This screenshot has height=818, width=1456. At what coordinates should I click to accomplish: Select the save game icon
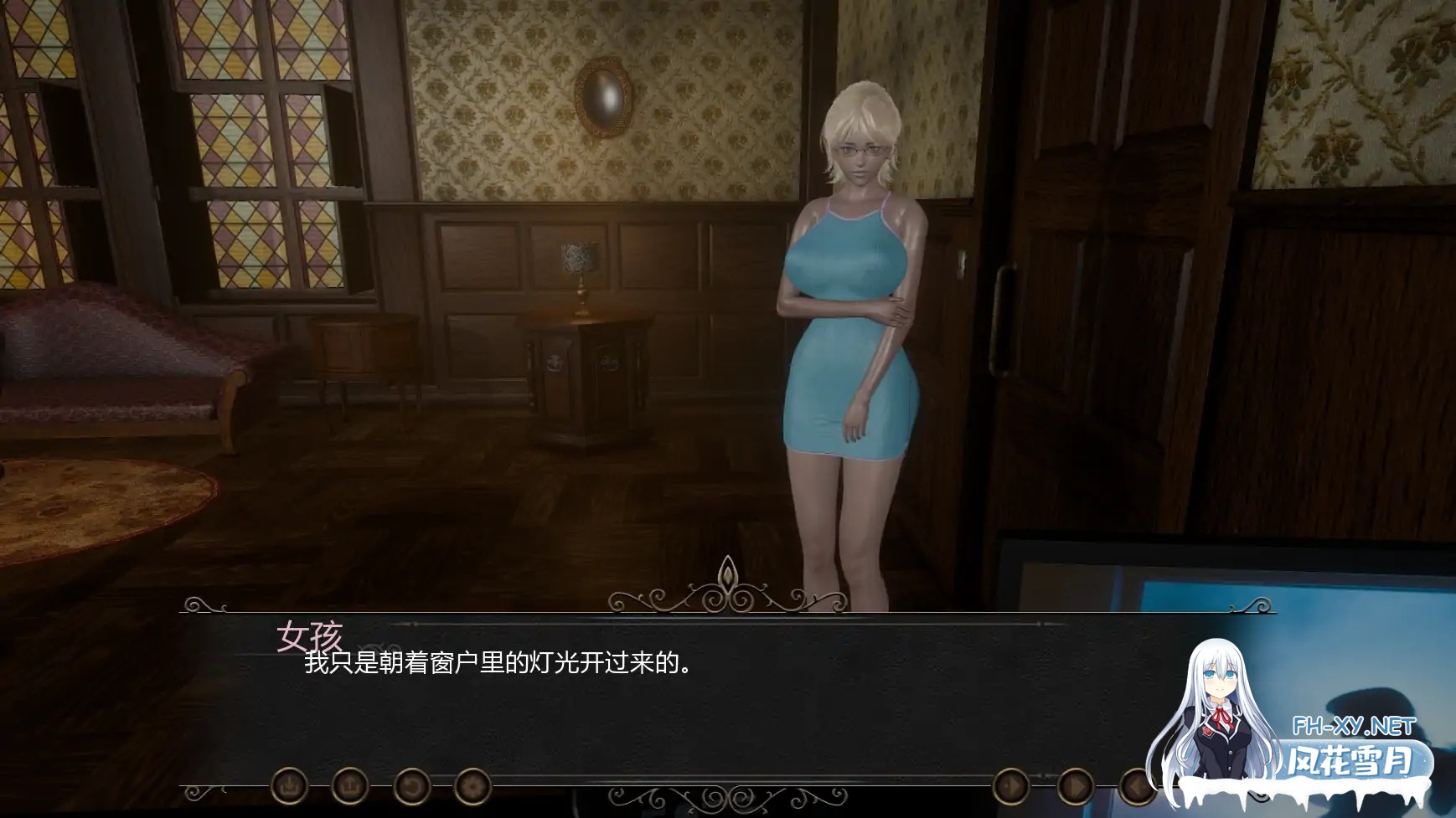[x=289, y=785]
